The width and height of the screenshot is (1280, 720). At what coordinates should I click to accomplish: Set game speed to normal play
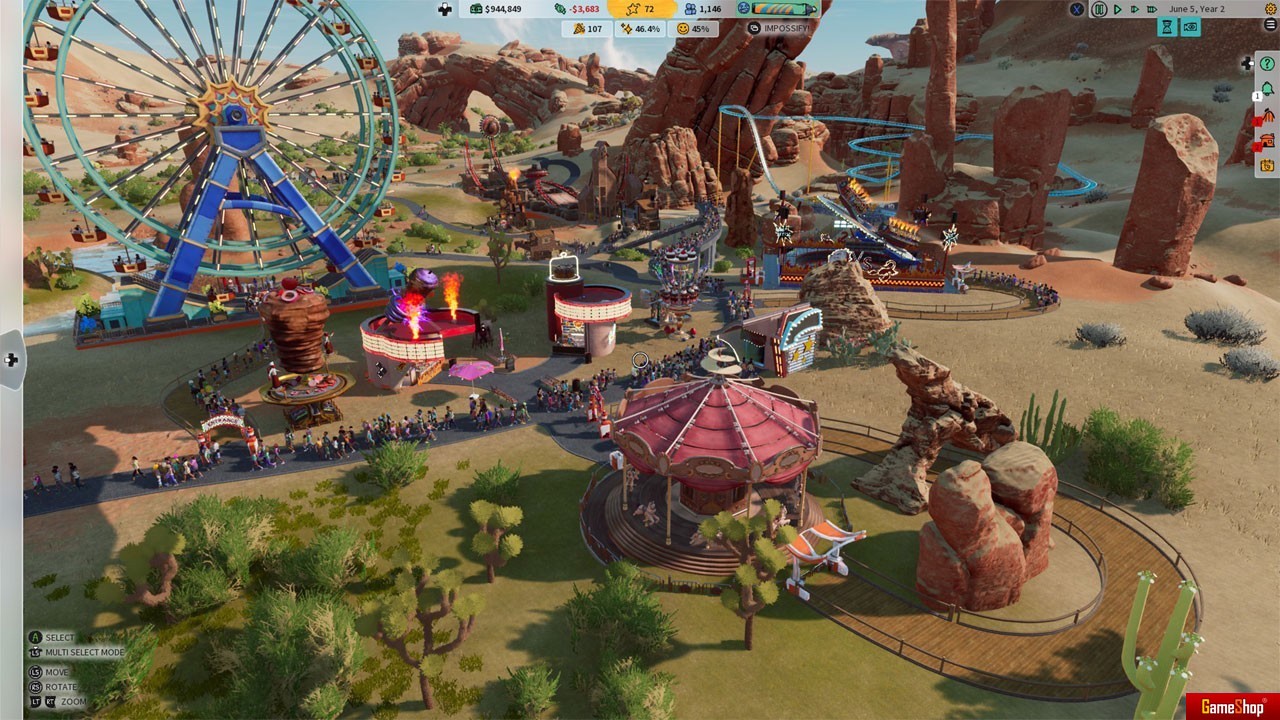pyautogui.click(x=1118, y=9)
